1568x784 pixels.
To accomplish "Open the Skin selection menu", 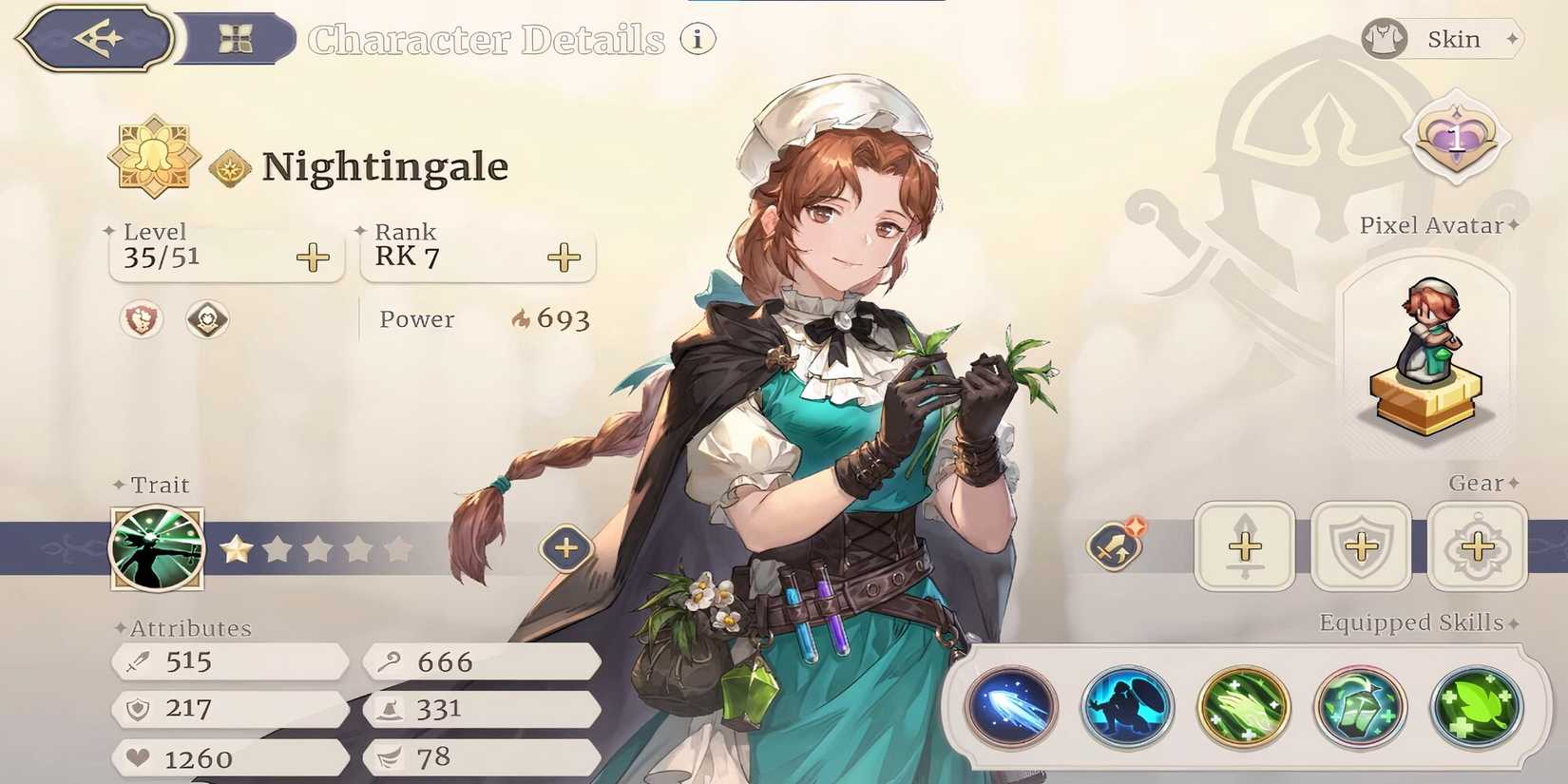I will pyautogui.click(x=1441, y=39).
